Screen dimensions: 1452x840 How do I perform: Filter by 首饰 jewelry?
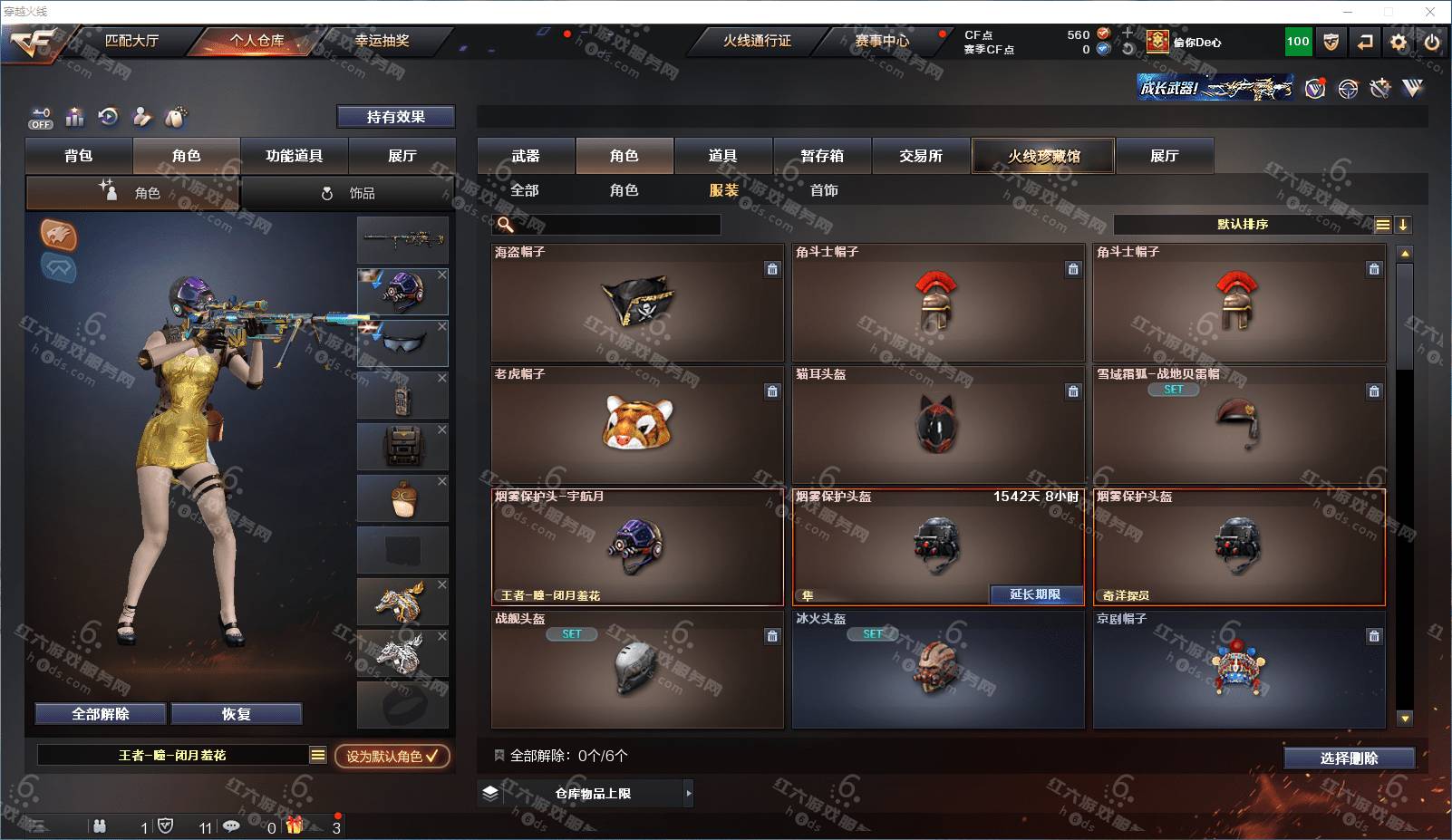[824, 190]
